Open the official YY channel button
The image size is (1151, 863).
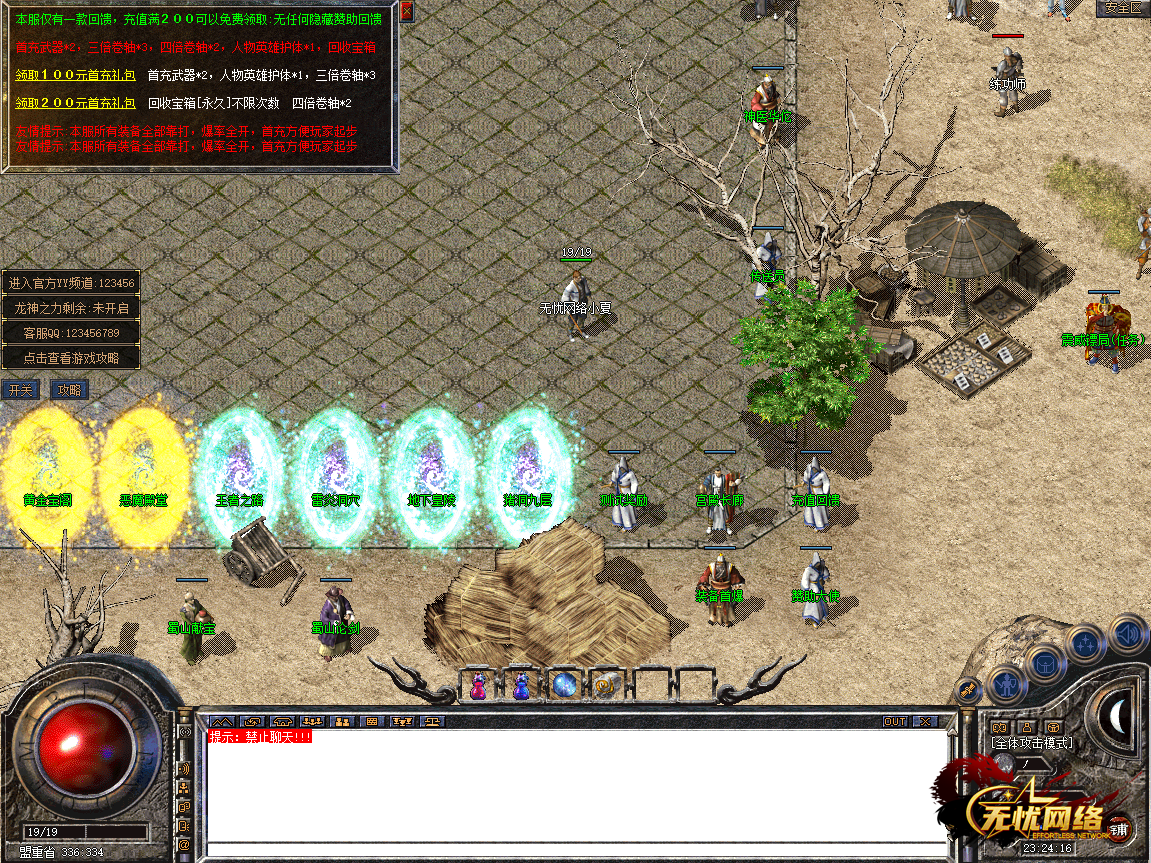pos(71,283)
